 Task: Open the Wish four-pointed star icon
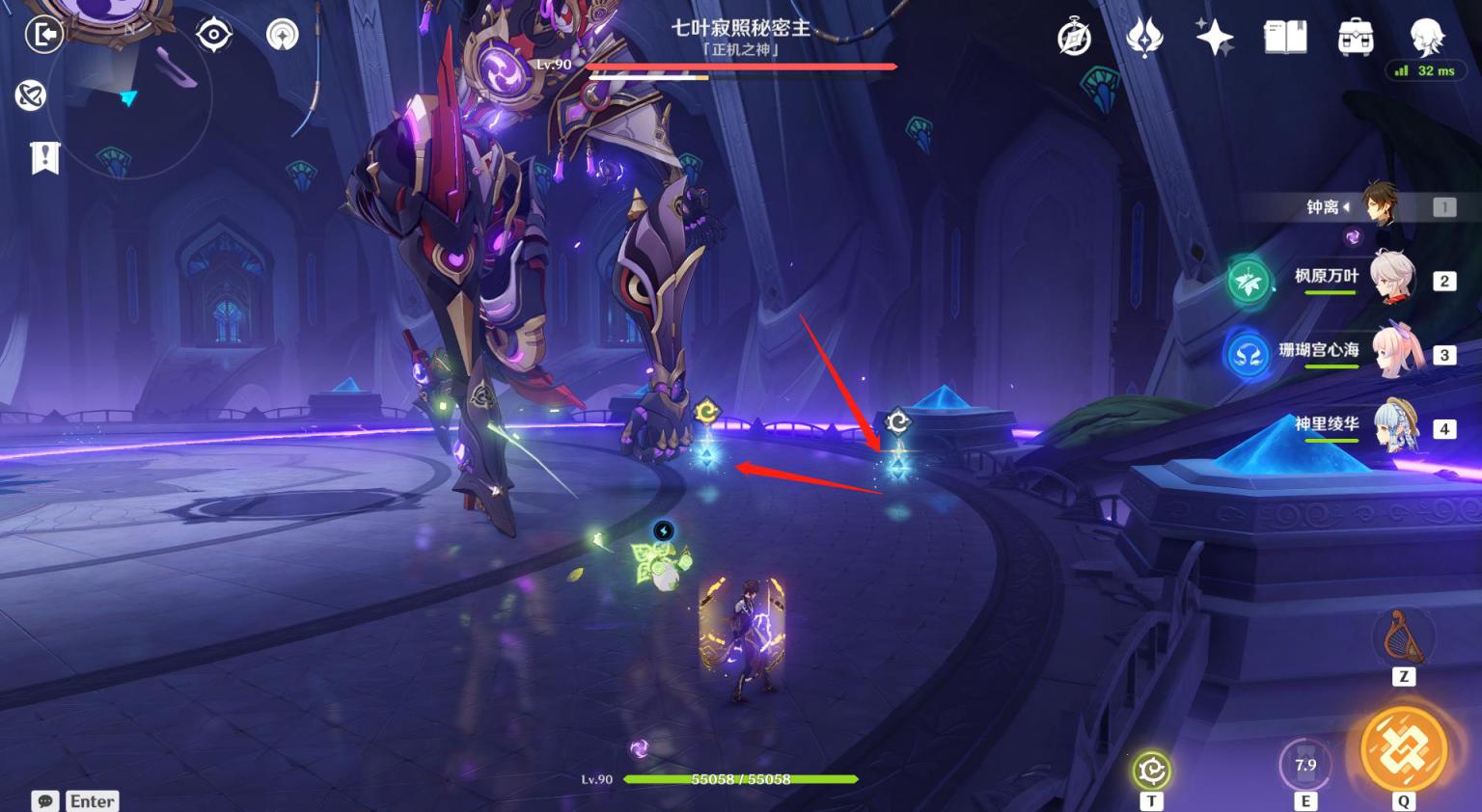coord(1214,38)
